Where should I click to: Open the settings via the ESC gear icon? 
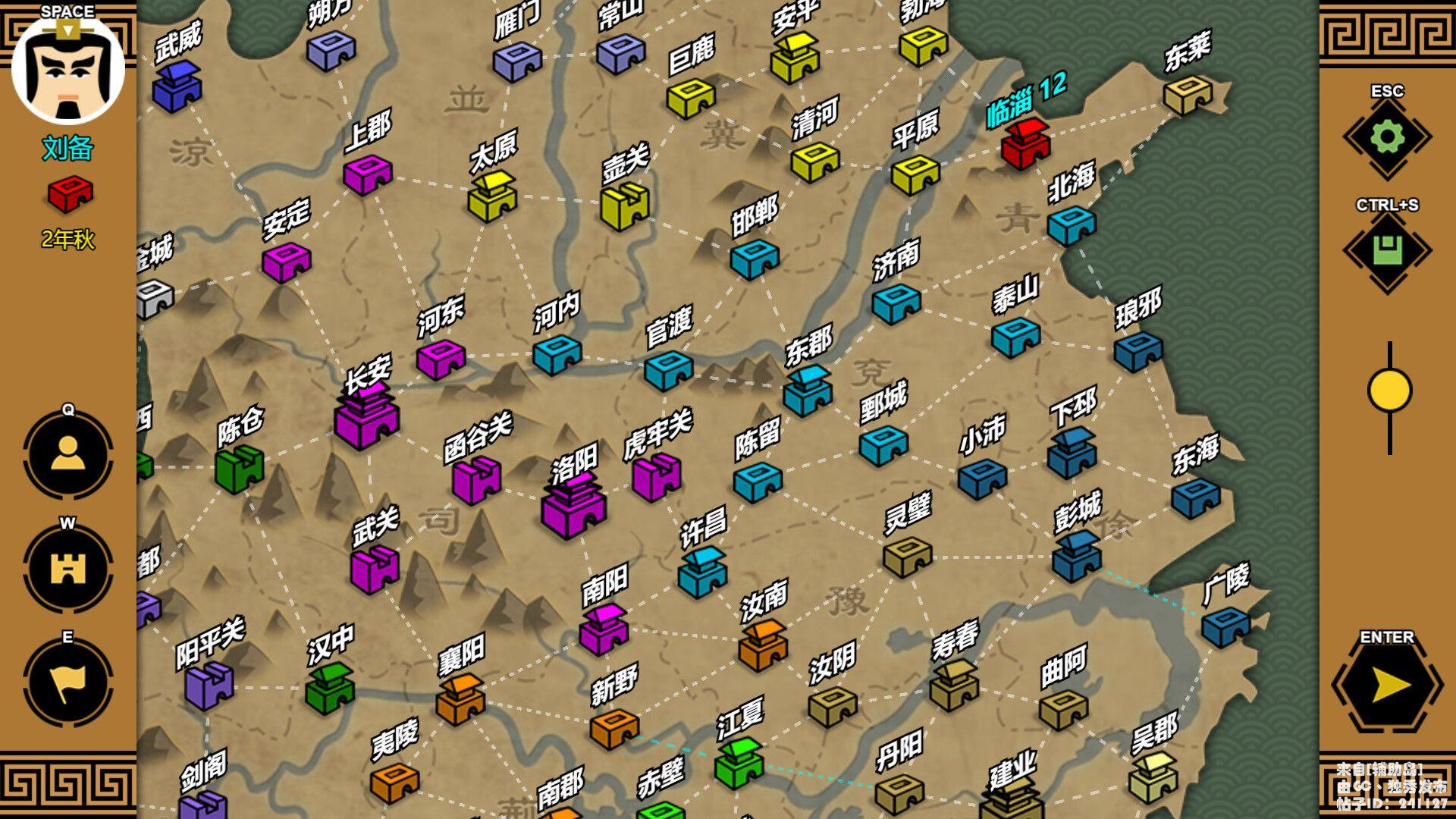tap(1388, 135)
